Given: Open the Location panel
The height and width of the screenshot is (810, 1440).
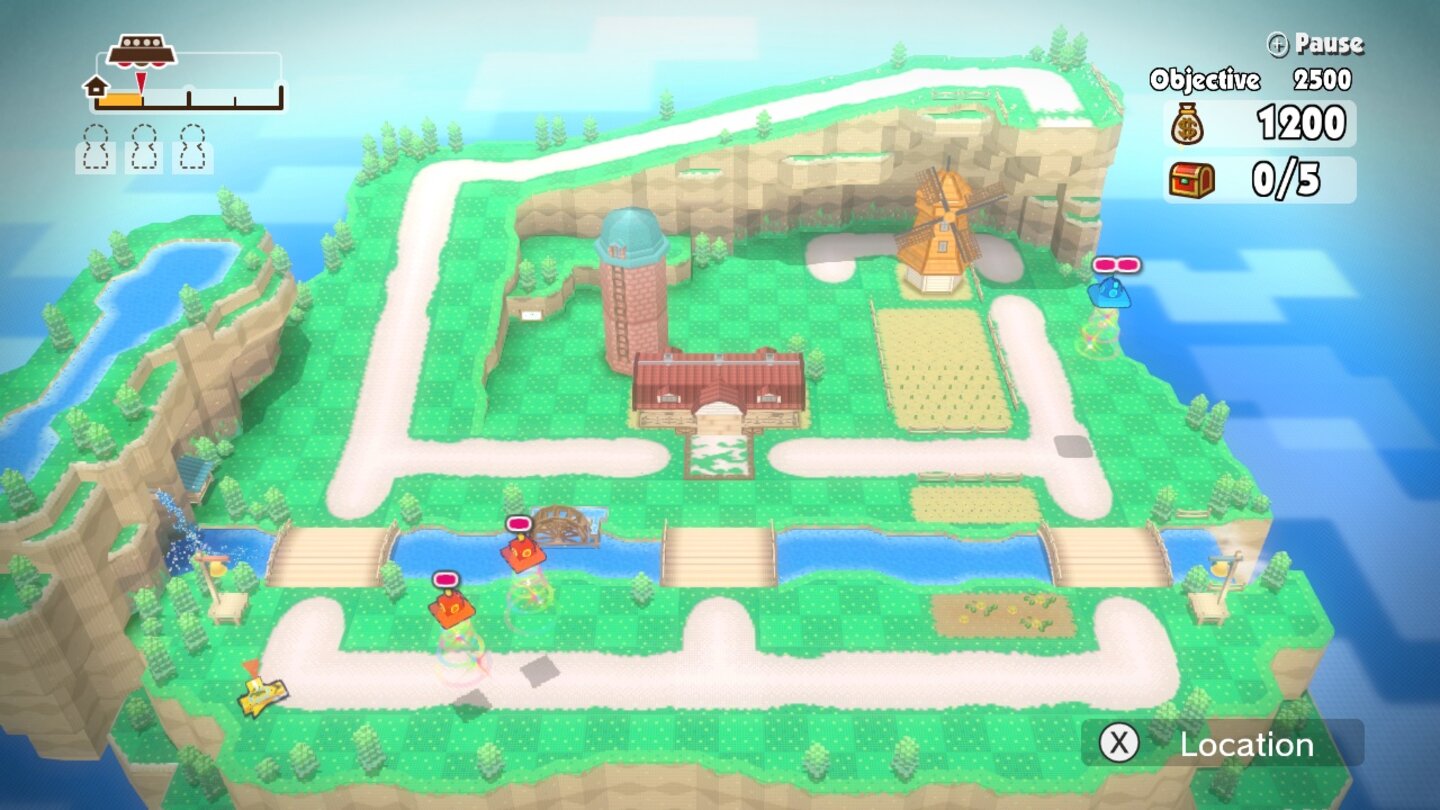Looking at the screenshot, I should tap(1245, 744).
